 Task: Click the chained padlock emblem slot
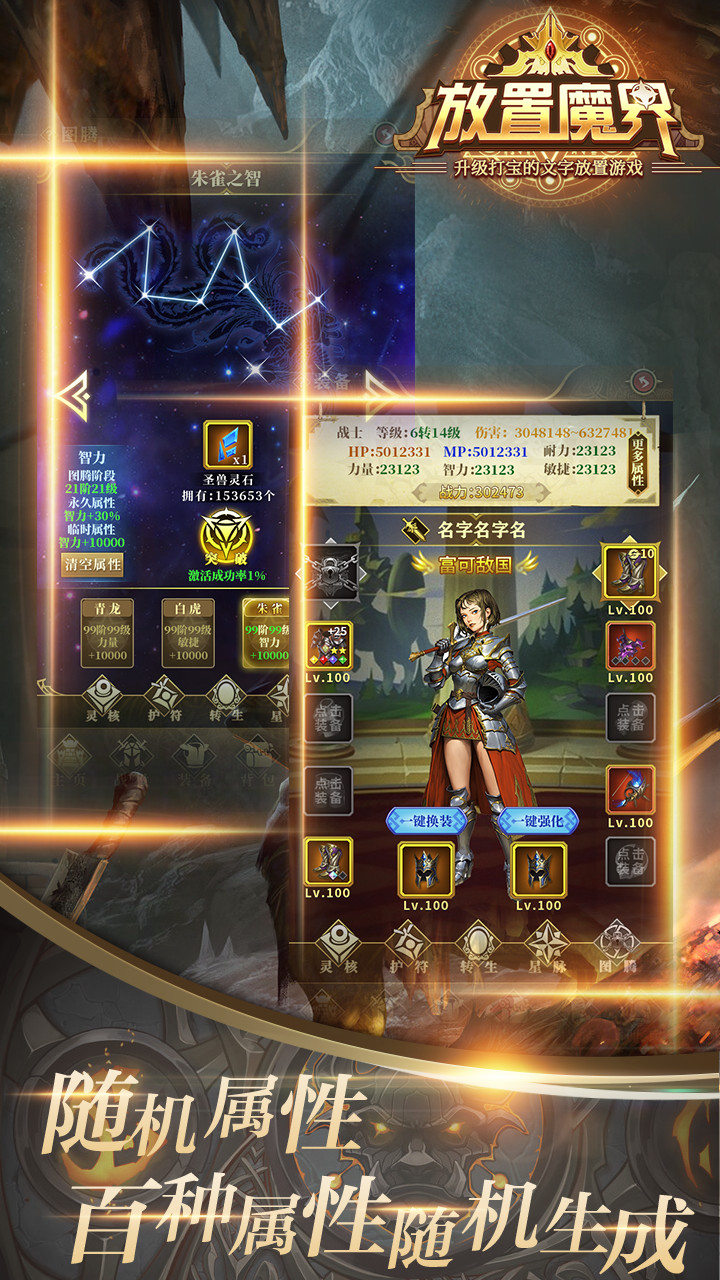tap(329, 573)
